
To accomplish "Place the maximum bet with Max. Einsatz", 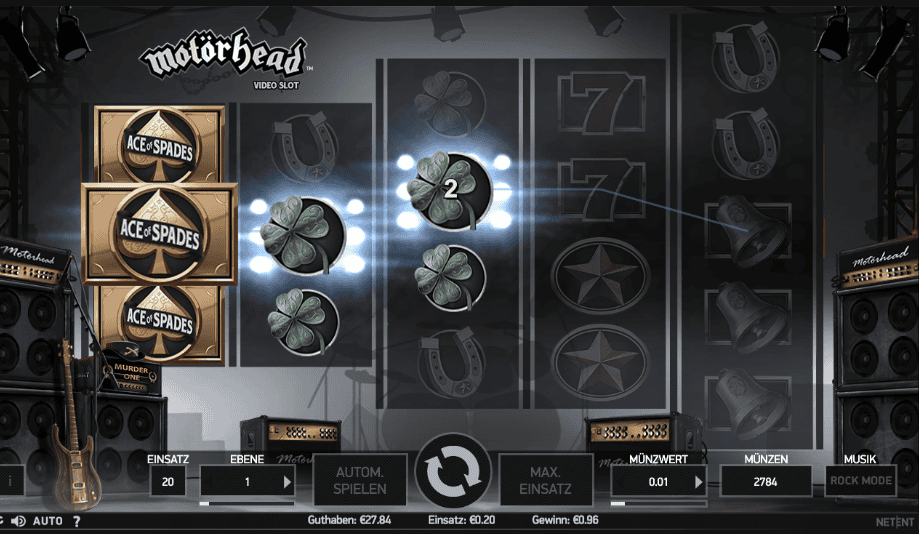I will [547, 480].
